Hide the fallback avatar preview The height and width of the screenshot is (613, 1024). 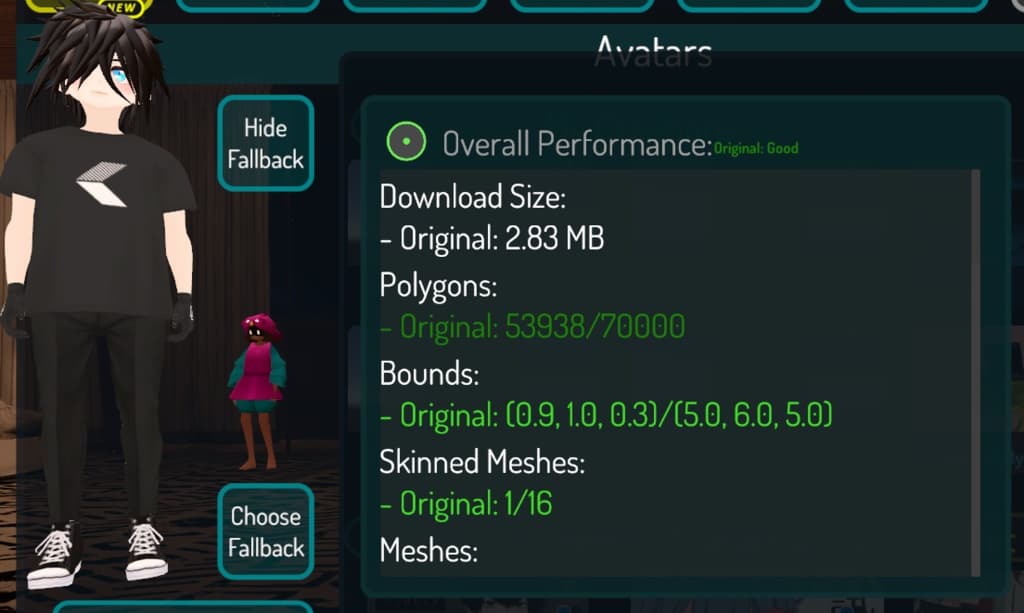coord(265,143)
